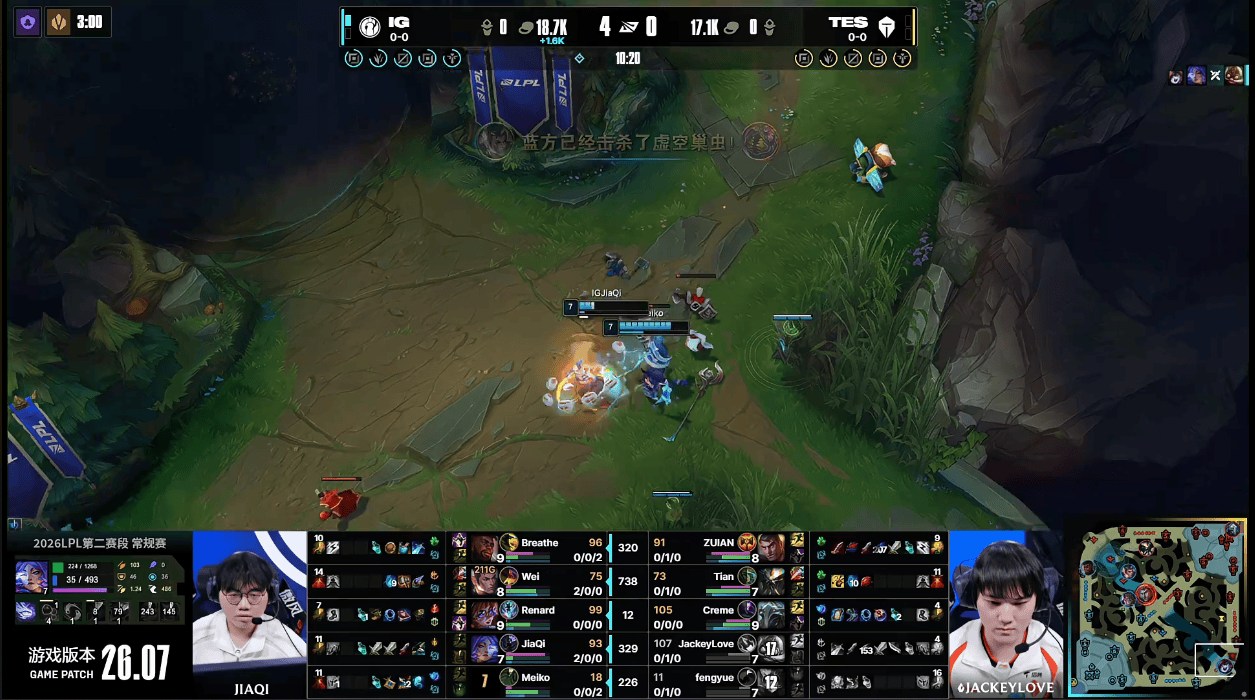Select fengyue's scoreboard row
This screenshot has width=1255, height=700.
722,680
